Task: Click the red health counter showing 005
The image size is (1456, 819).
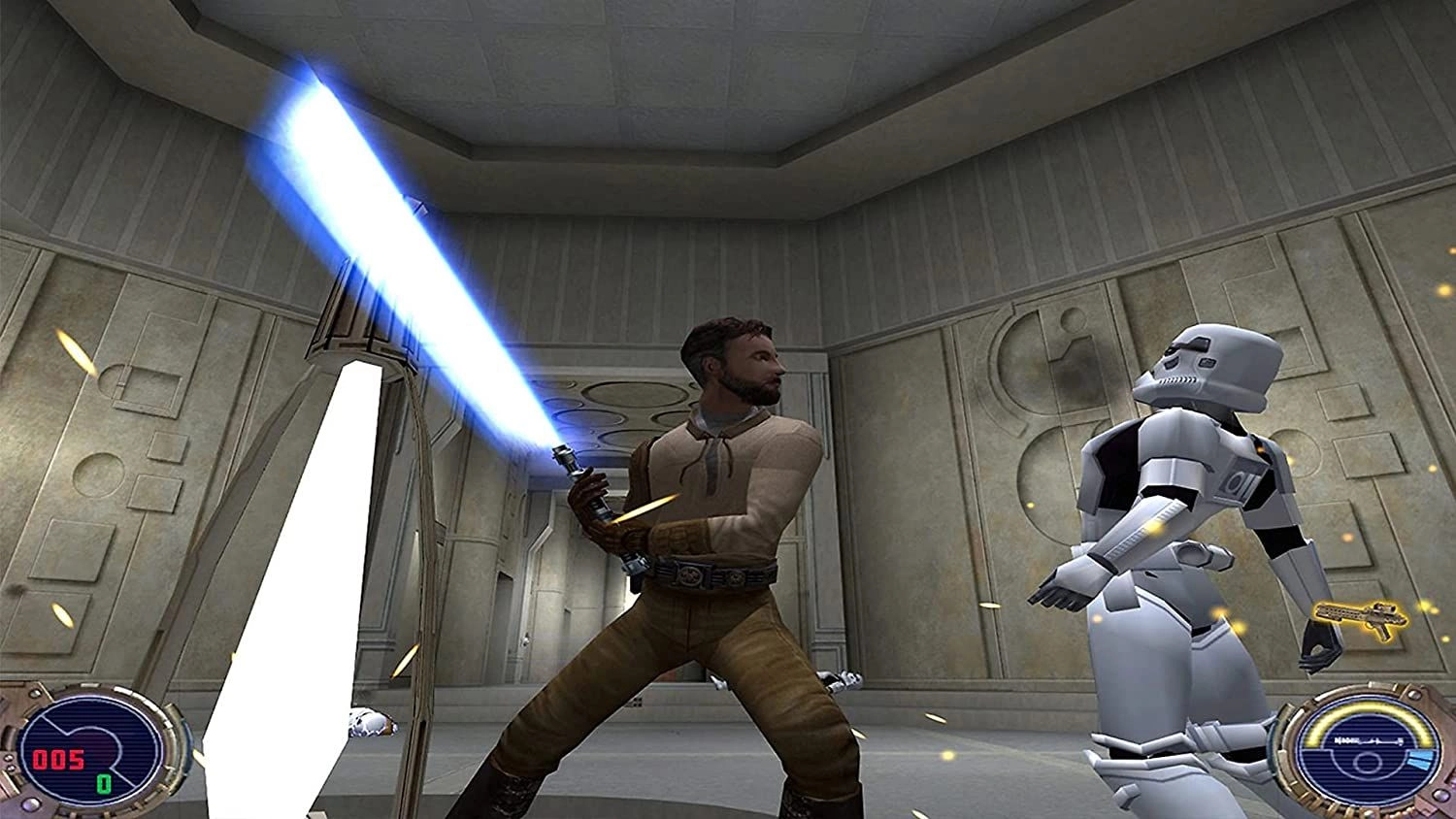Action: (x=58, y=760)
